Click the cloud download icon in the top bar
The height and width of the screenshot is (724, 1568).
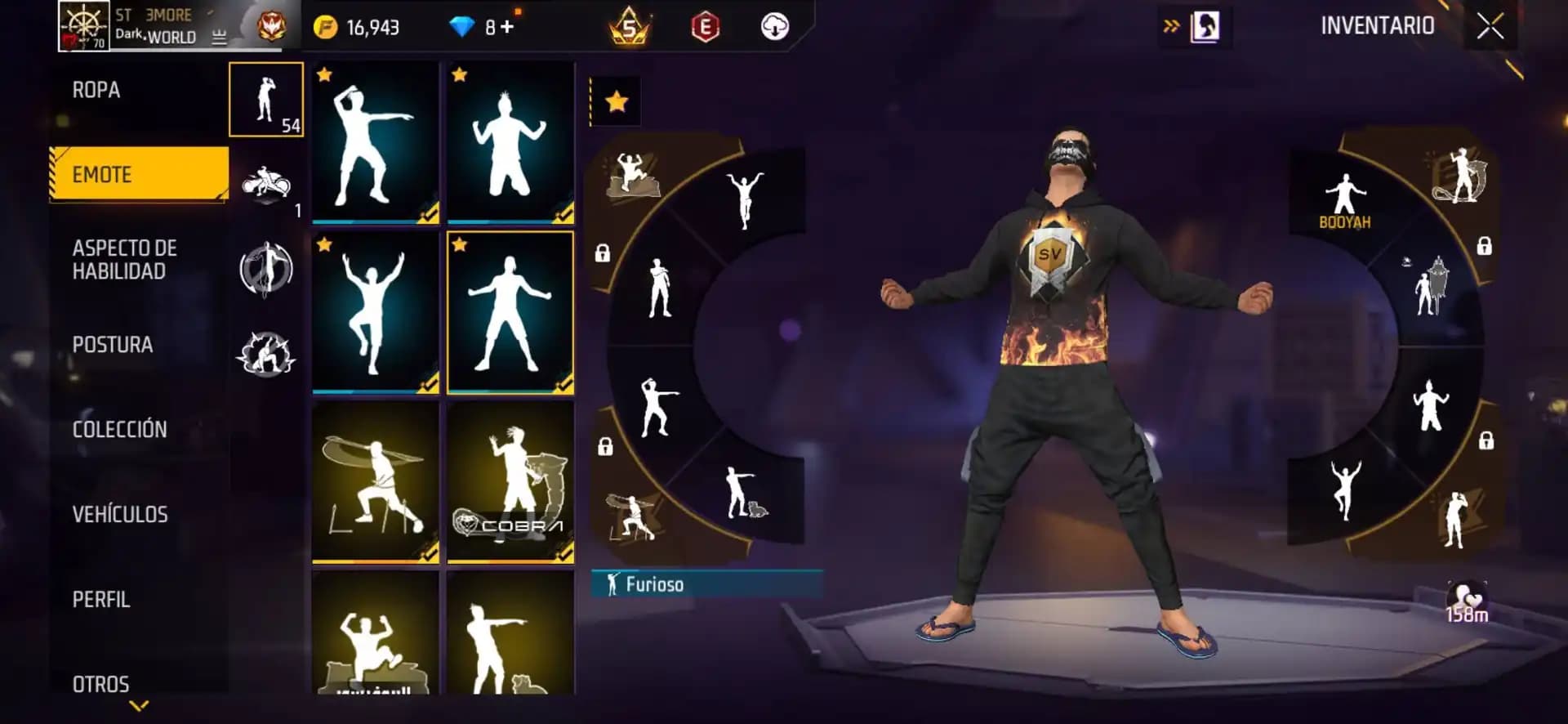775,25
